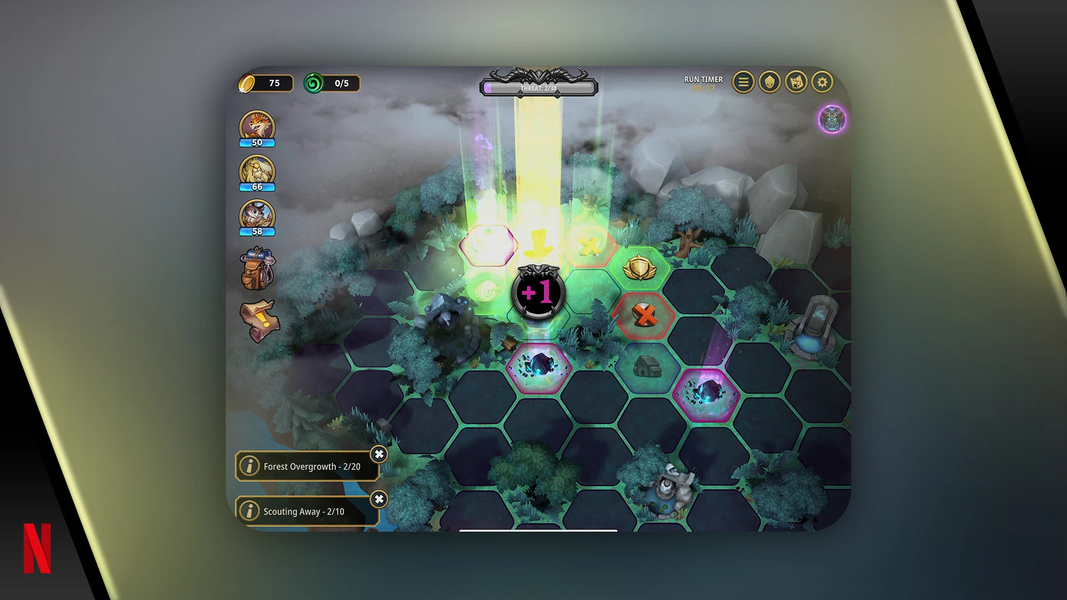This screenshot has width=1067, height=600.
Task: Select the golden shield crest hex tile
Action: tap(638, 268)
